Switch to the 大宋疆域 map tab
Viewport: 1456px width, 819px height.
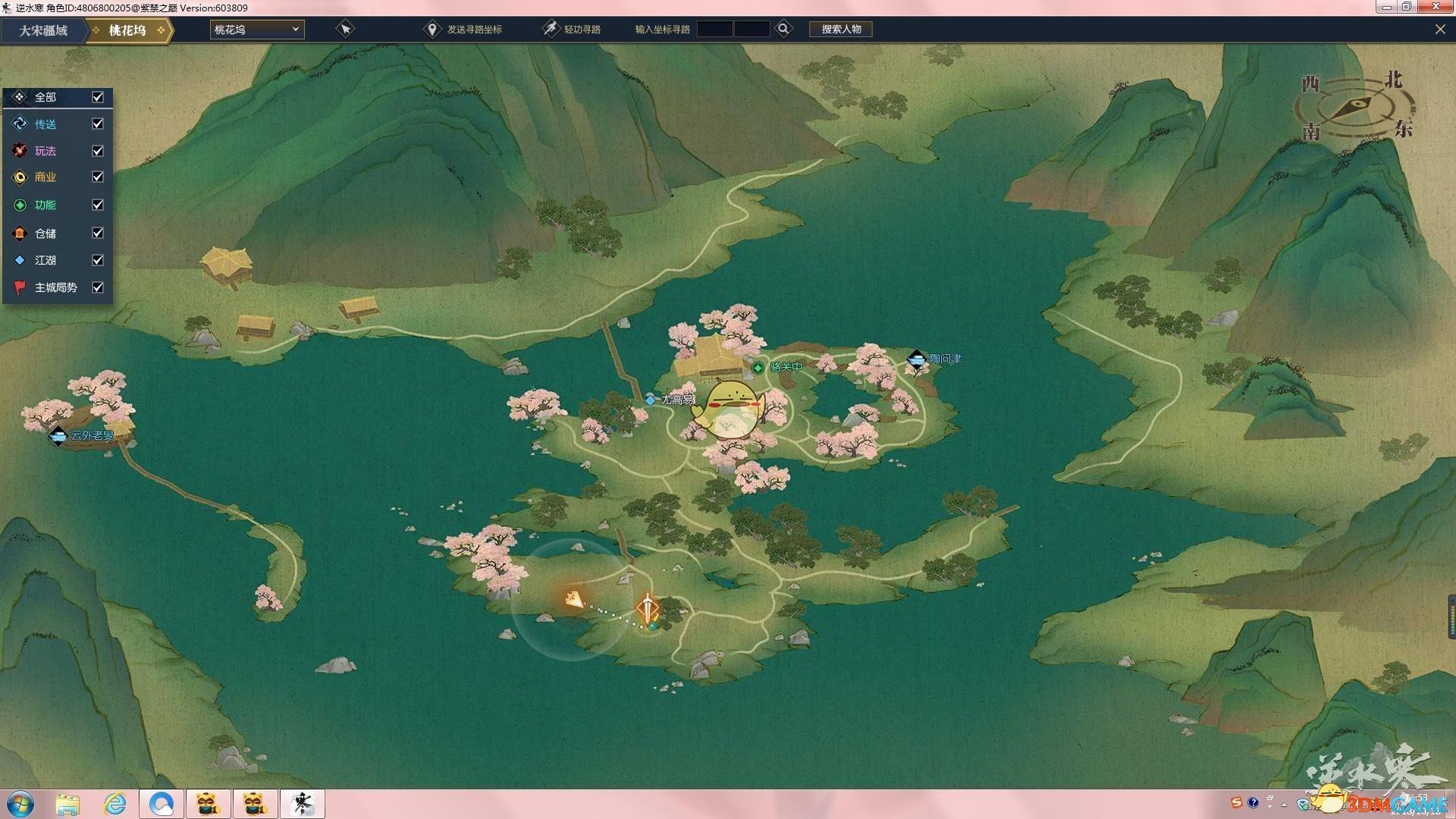[x=43, y=30]
